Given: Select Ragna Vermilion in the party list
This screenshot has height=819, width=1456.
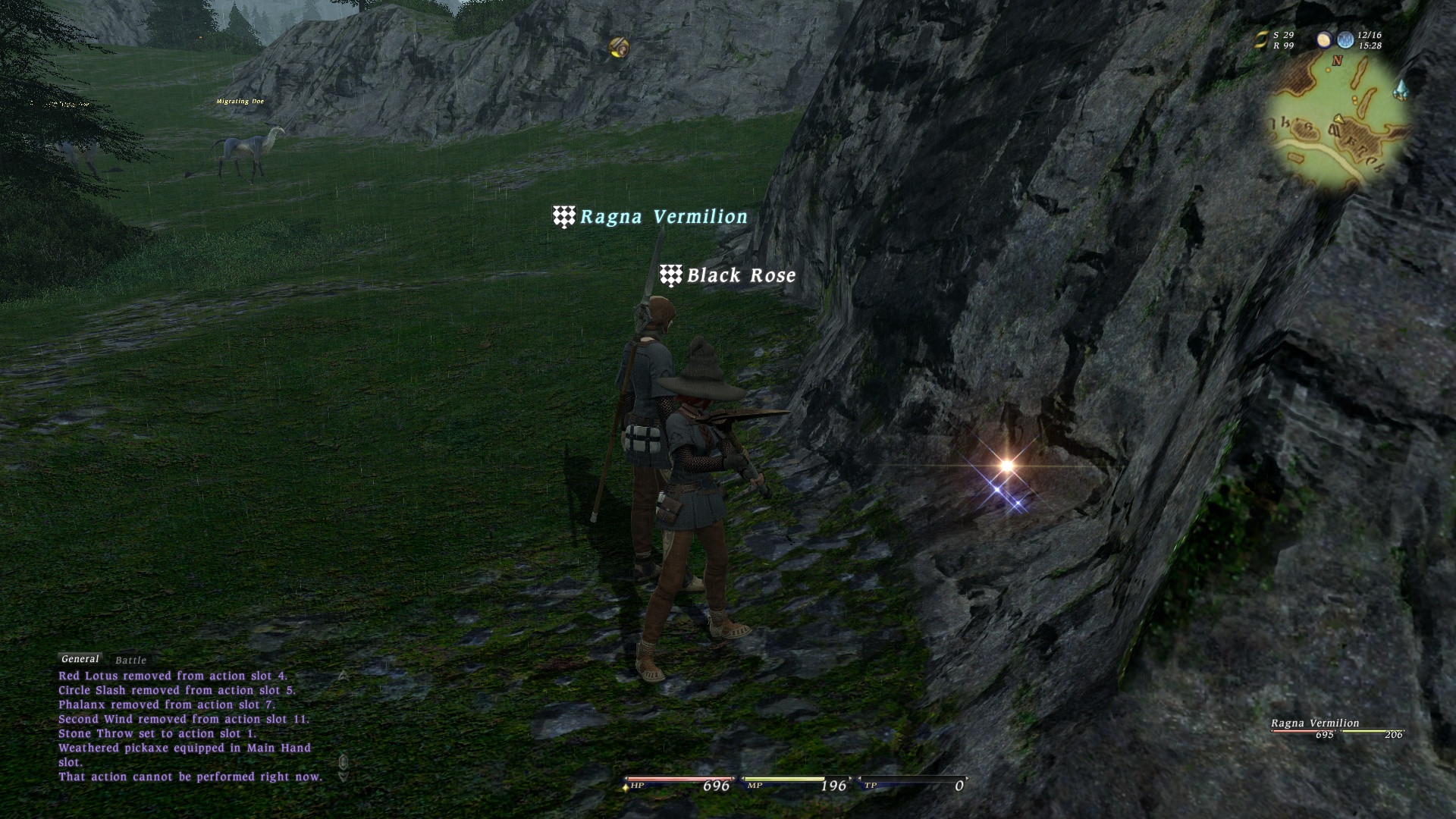Looking at the screenshot, I should pyautogui.click(x=1315, y=723).
